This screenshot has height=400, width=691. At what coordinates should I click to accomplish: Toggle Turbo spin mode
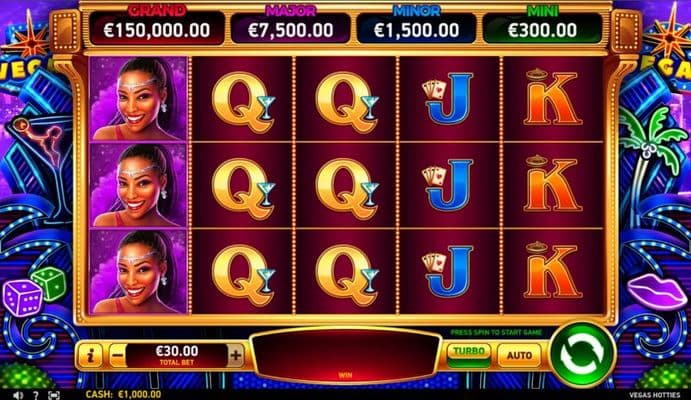(x=467, y=353)
